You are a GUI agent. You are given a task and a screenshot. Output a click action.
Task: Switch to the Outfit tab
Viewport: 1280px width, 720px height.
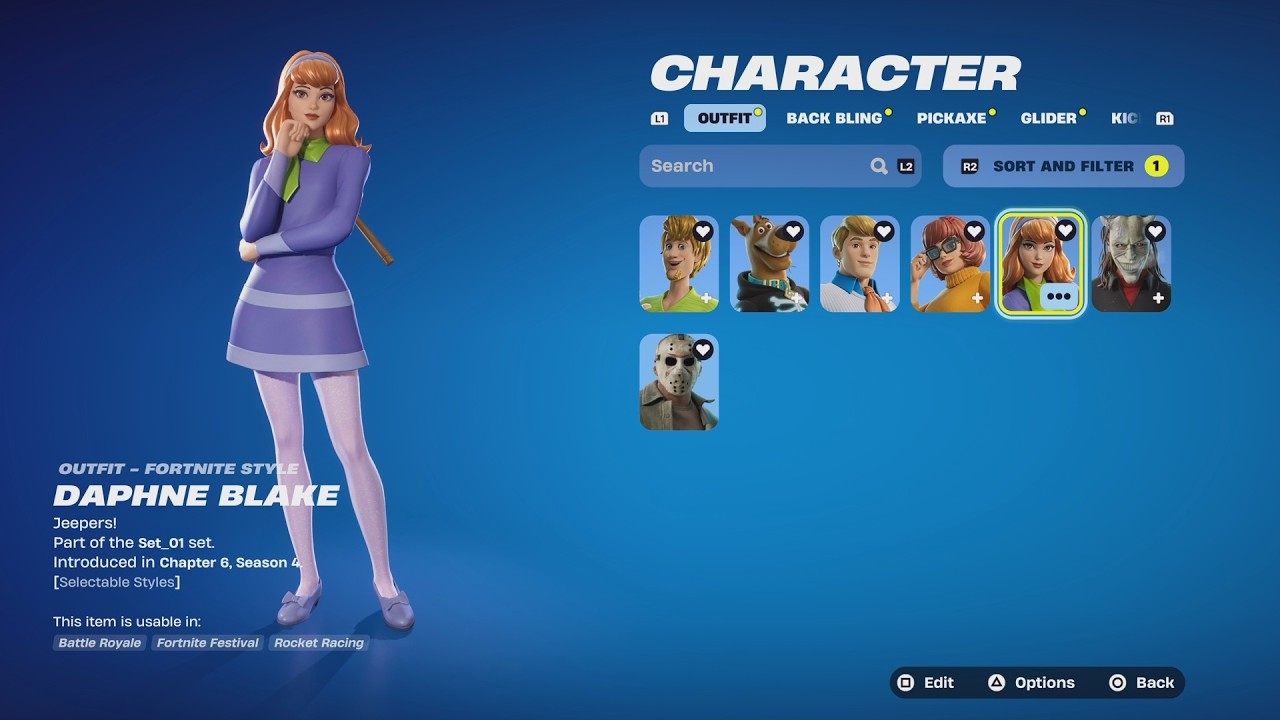(724, 118)
